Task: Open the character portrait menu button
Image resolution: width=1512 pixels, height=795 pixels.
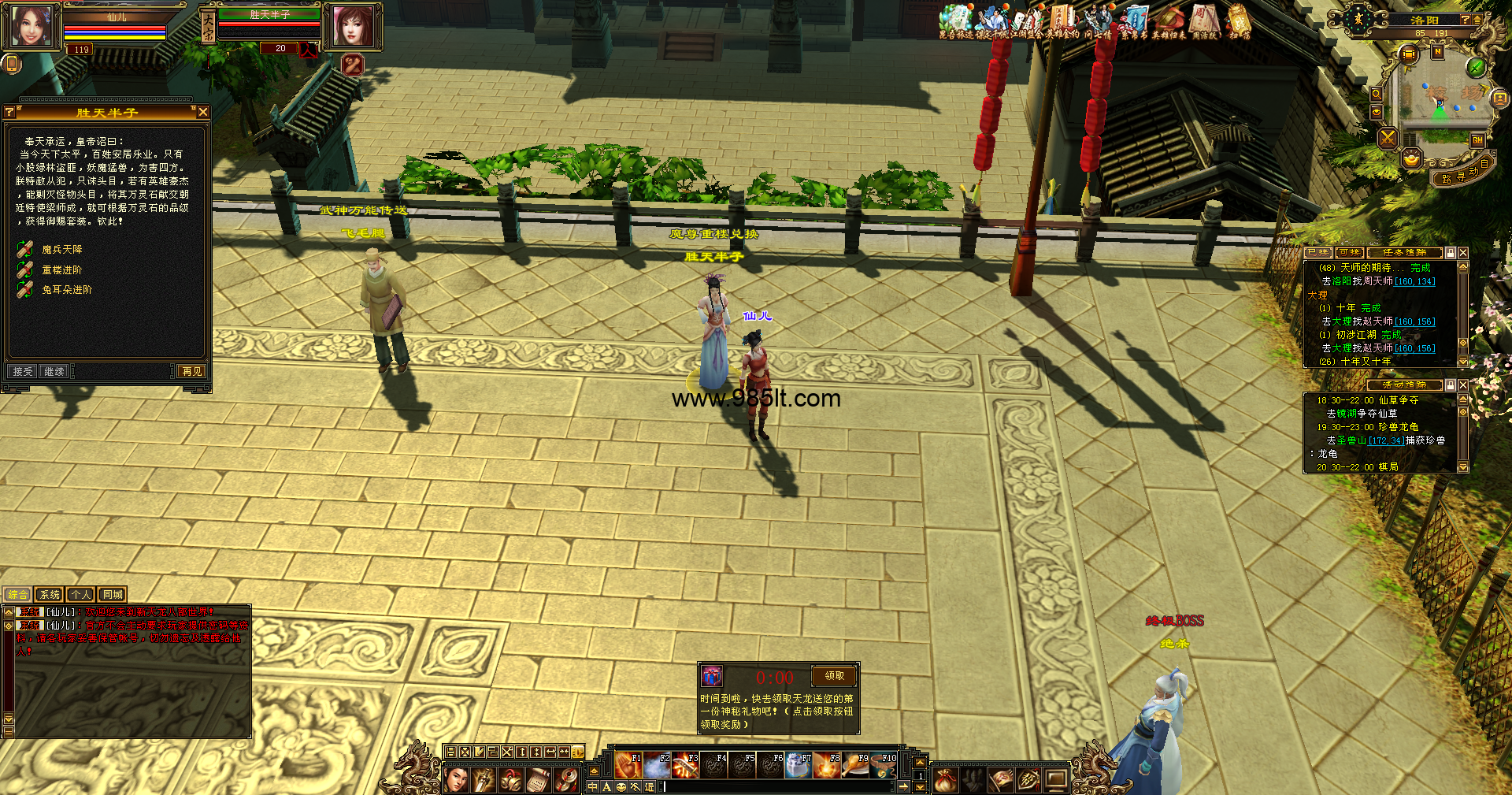Action: click(456, 780)
